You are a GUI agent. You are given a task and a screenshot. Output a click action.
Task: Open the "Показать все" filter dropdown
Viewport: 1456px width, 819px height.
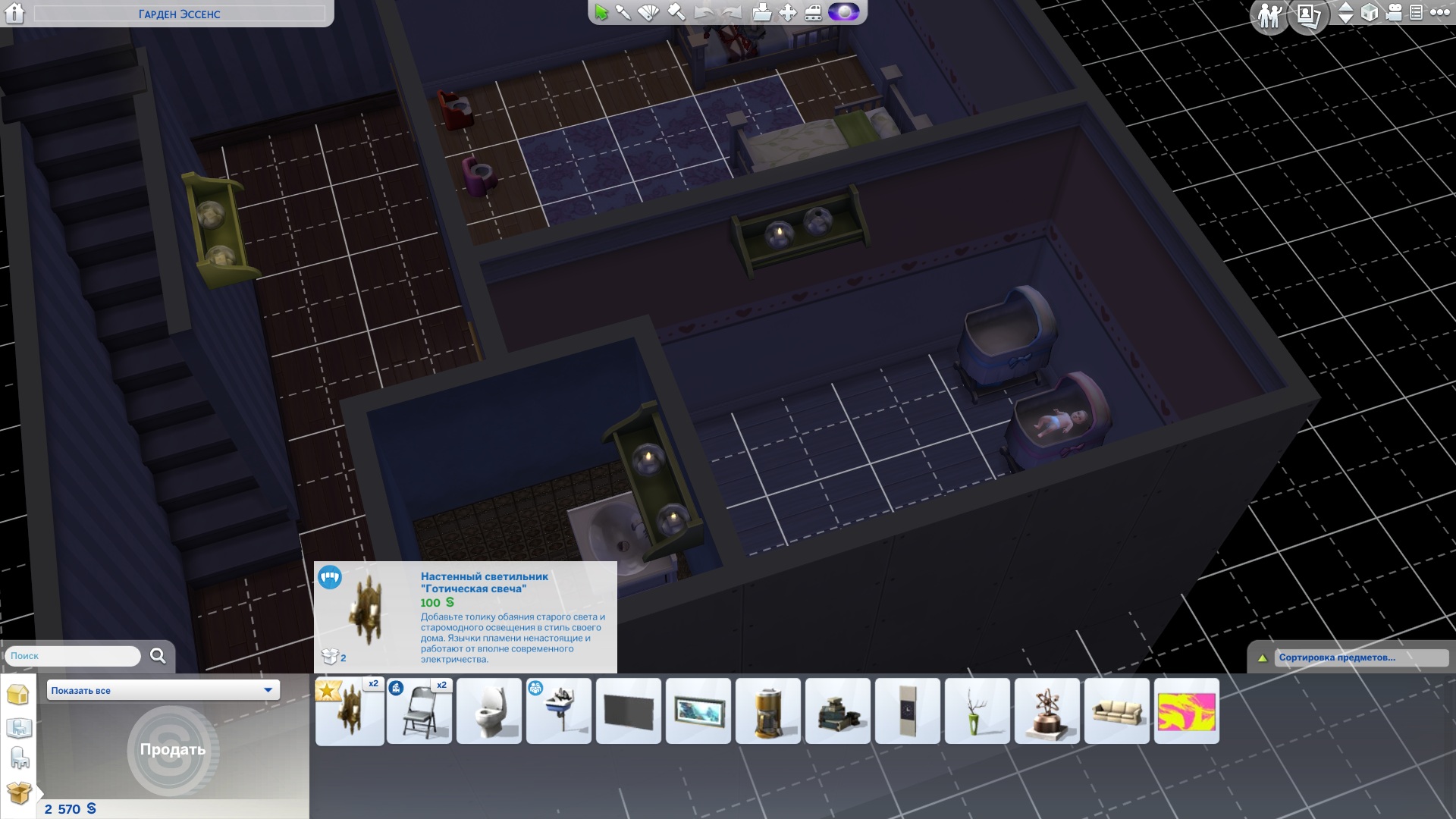[163, 690]
